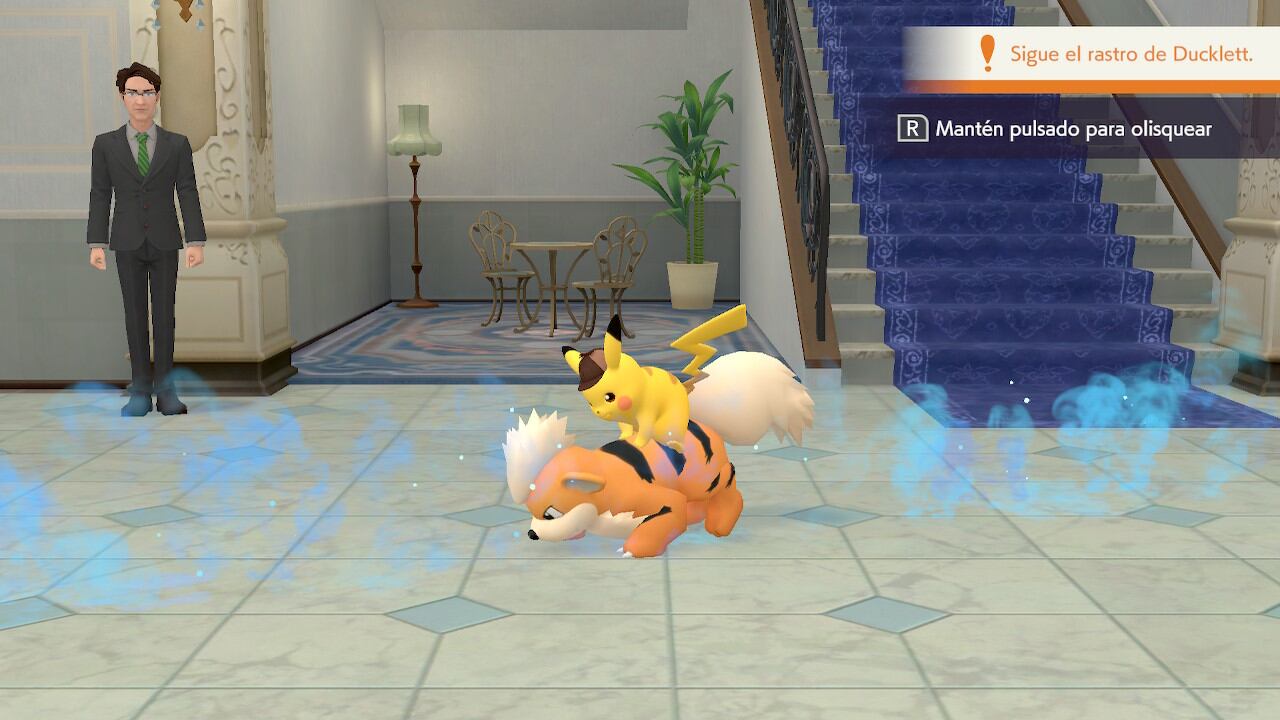Select the 'Sigue el rastro de Ducklett' banner
1280x720 pixels.
click(1090, 48)
